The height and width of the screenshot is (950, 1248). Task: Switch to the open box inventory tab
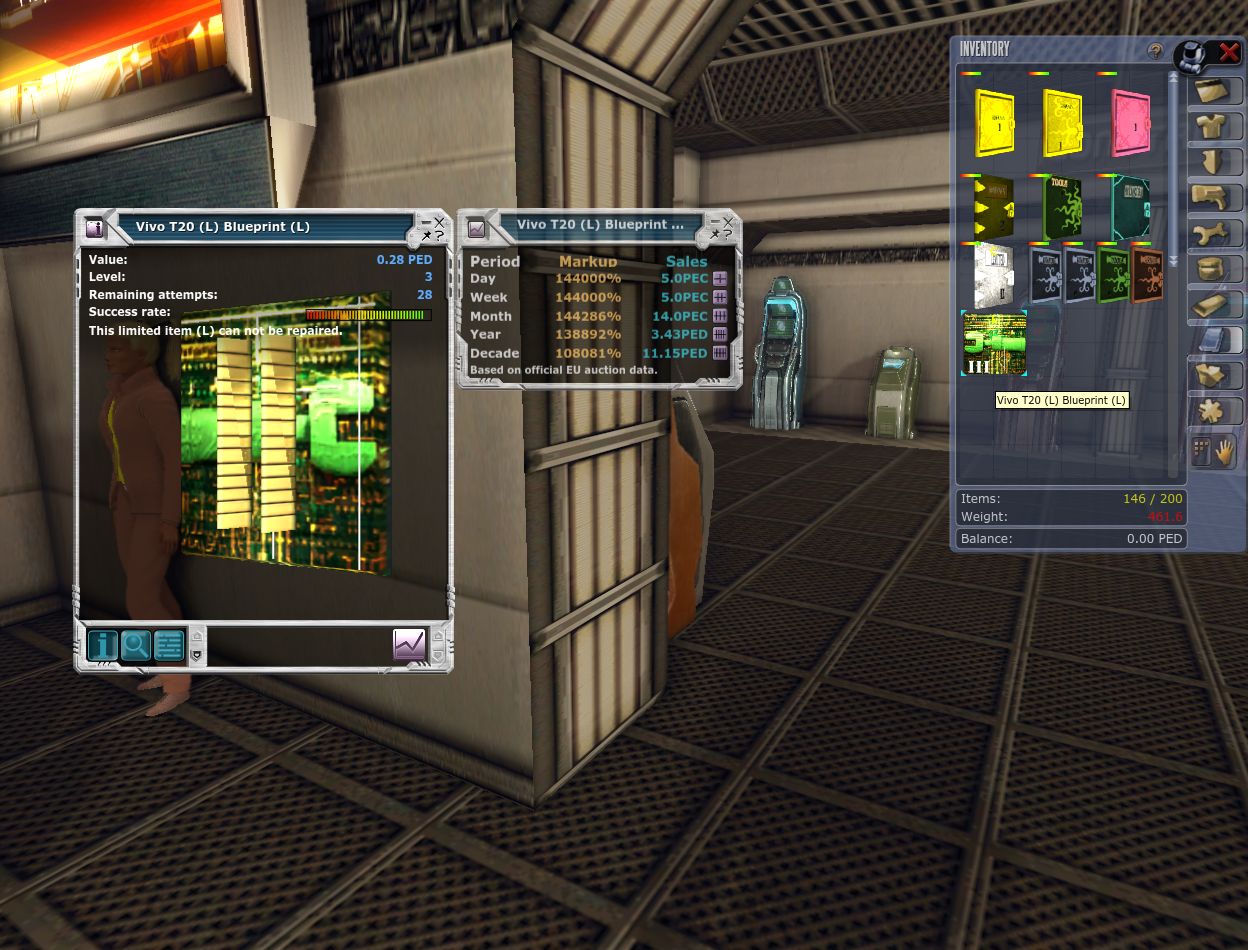(x=1214, y=376)
